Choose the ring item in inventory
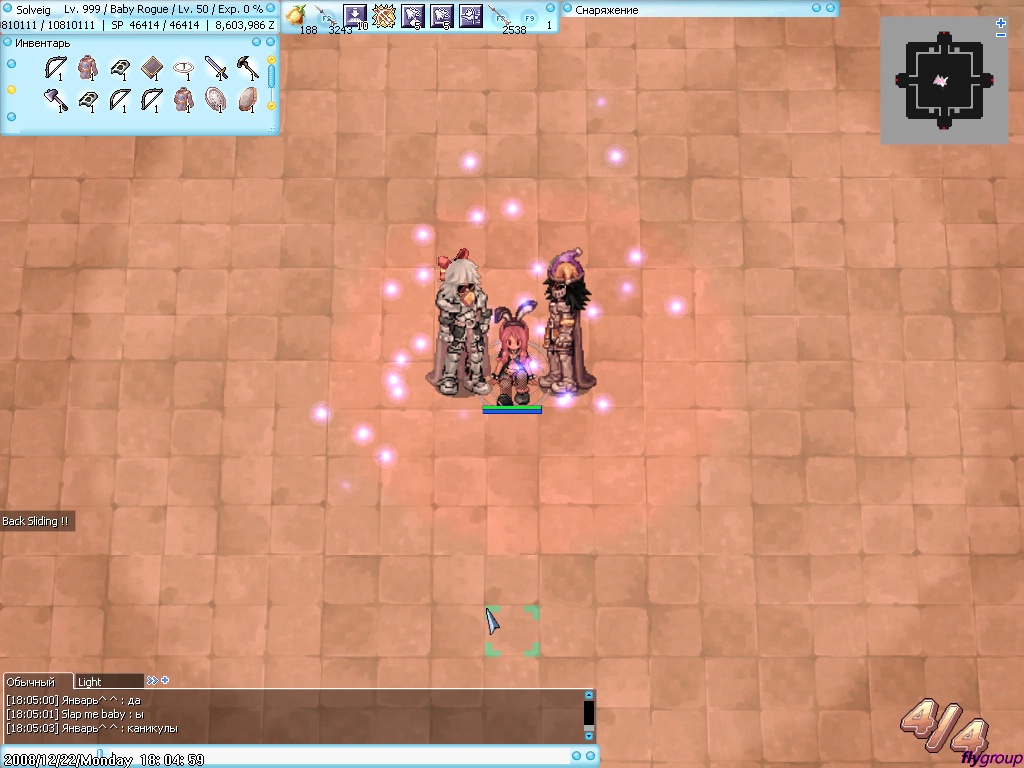 pos(183,68)
